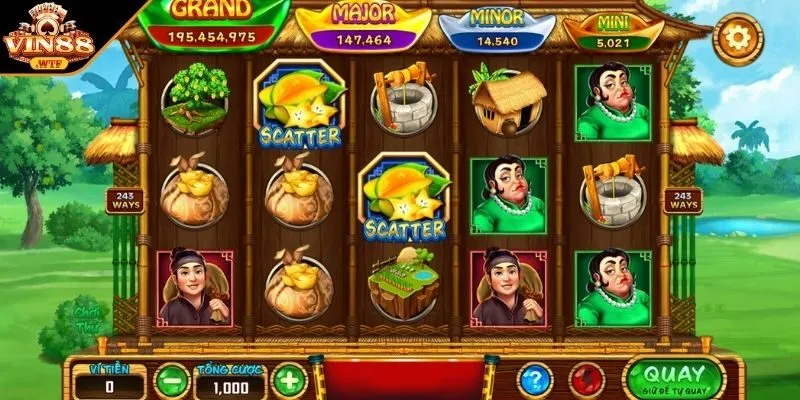
Task: Increase the total bet with plus
Action: tap(288, 380)
